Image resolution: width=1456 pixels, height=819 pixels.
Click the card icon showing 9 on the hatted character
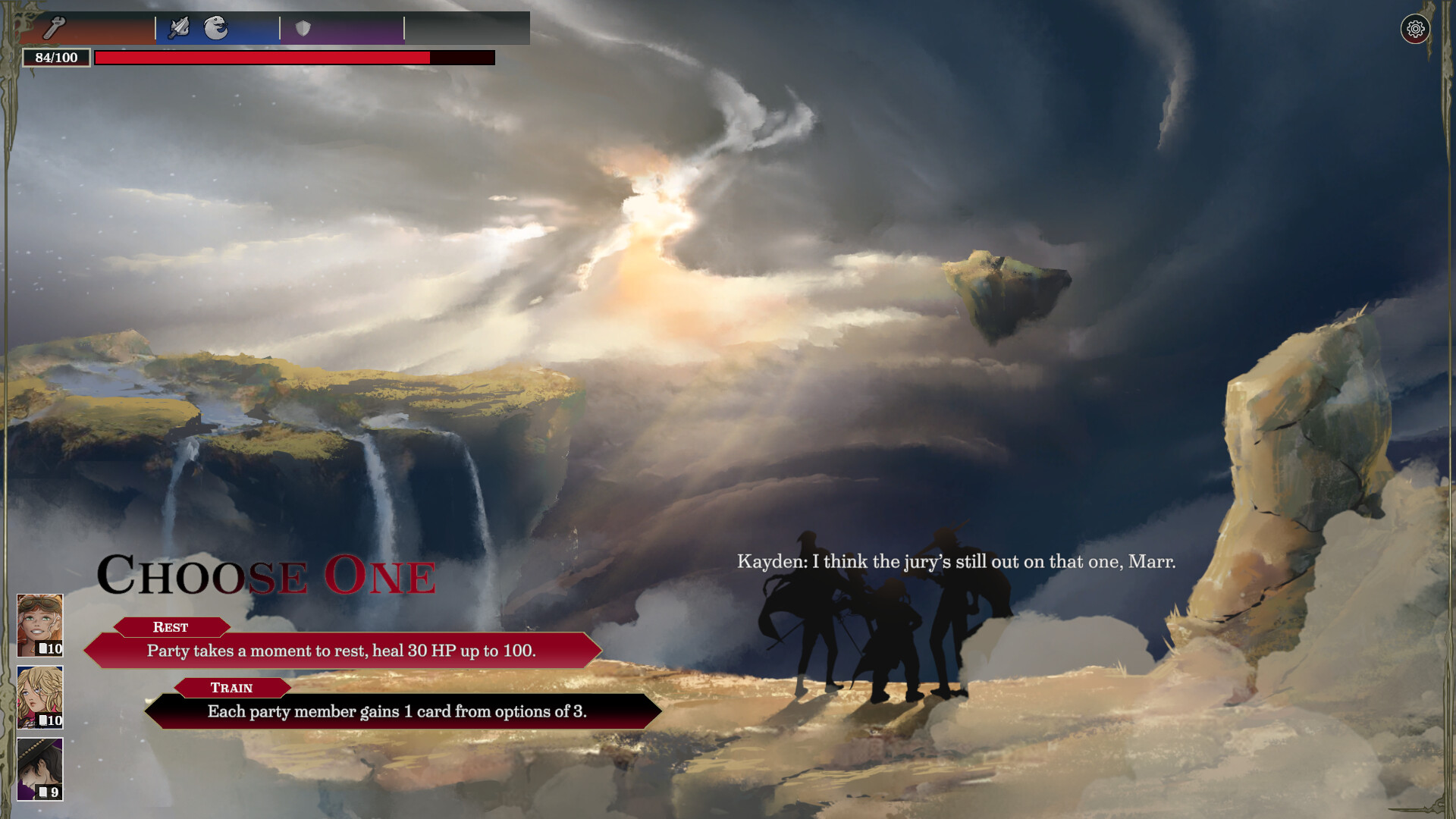(50, 791)
